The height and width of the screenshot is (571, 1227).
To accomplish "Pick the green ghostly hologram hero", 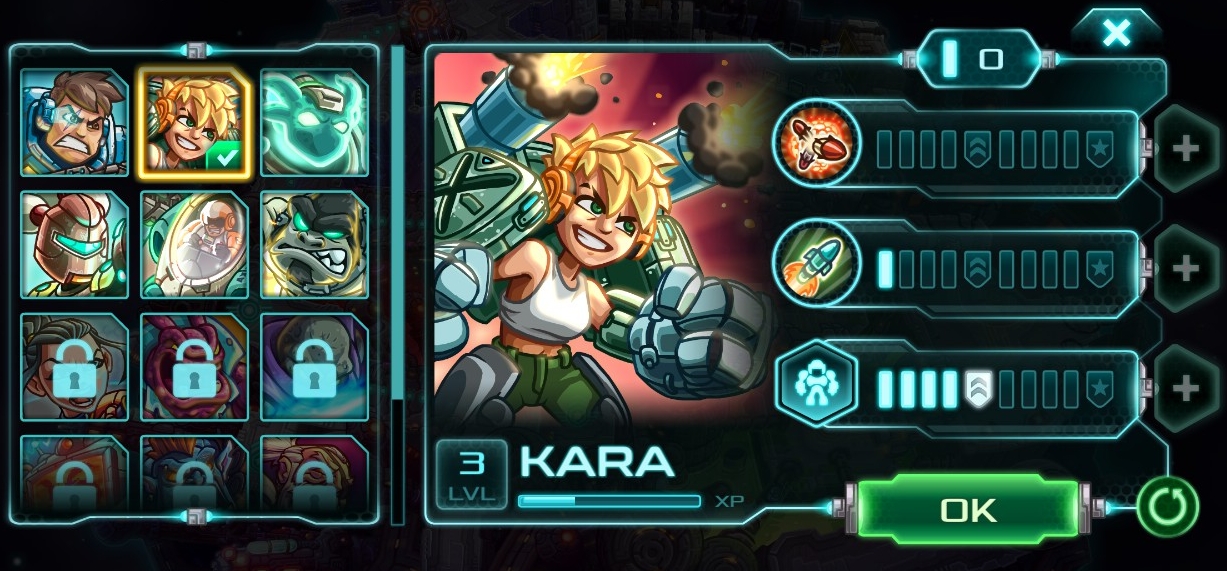I will coord(314,123).
